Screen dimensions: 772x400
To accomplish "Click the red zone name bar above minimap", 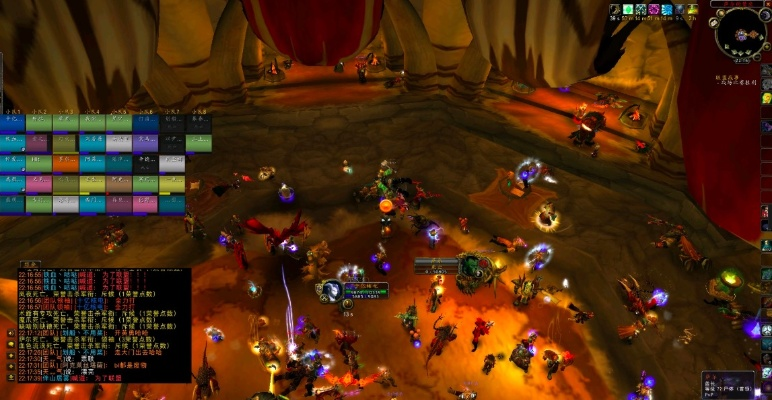I will coord(739,4).
